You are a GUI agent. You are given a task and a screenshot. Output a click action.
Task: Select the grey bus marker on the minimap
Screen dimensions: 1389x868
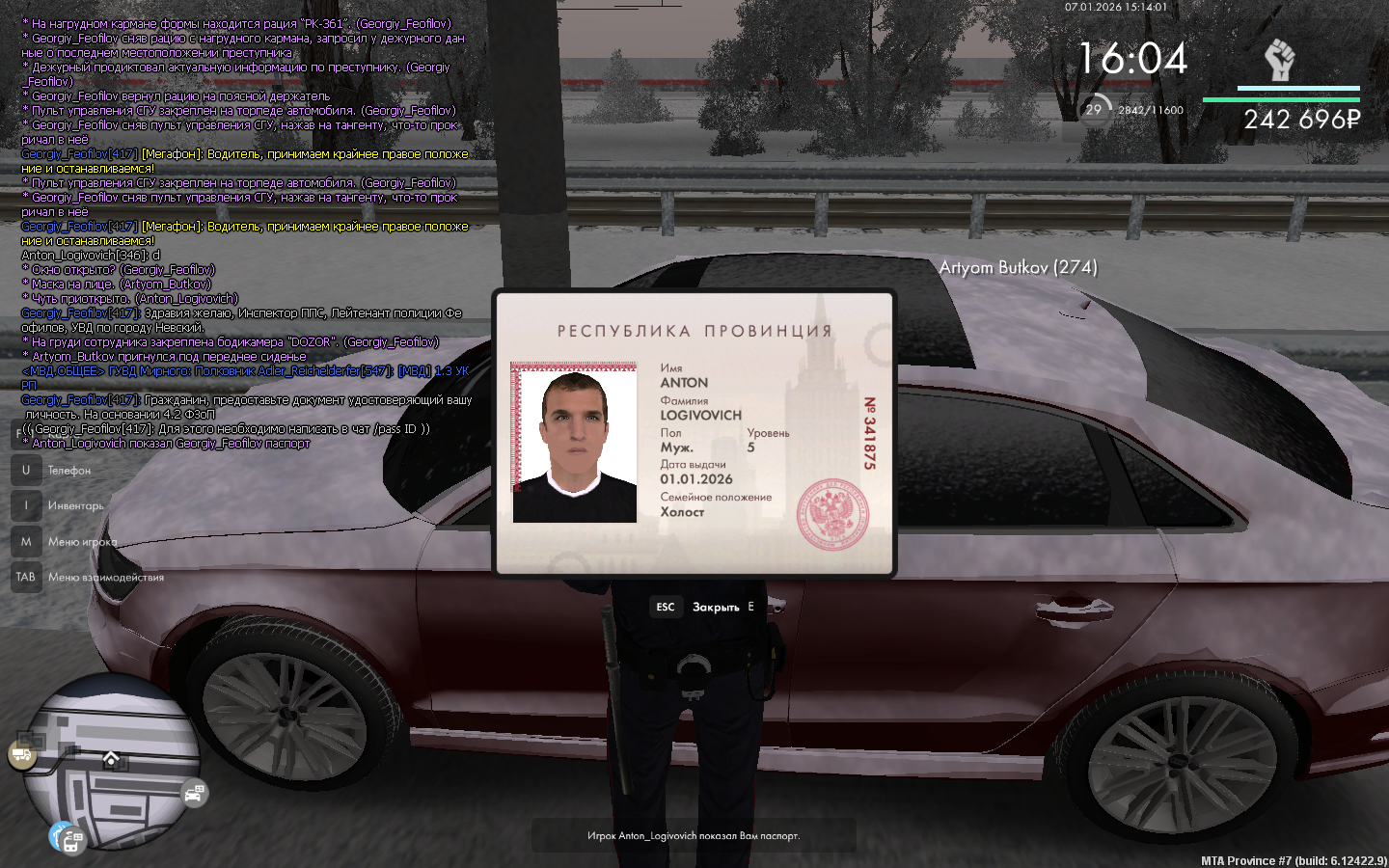[x=72, y=842]
